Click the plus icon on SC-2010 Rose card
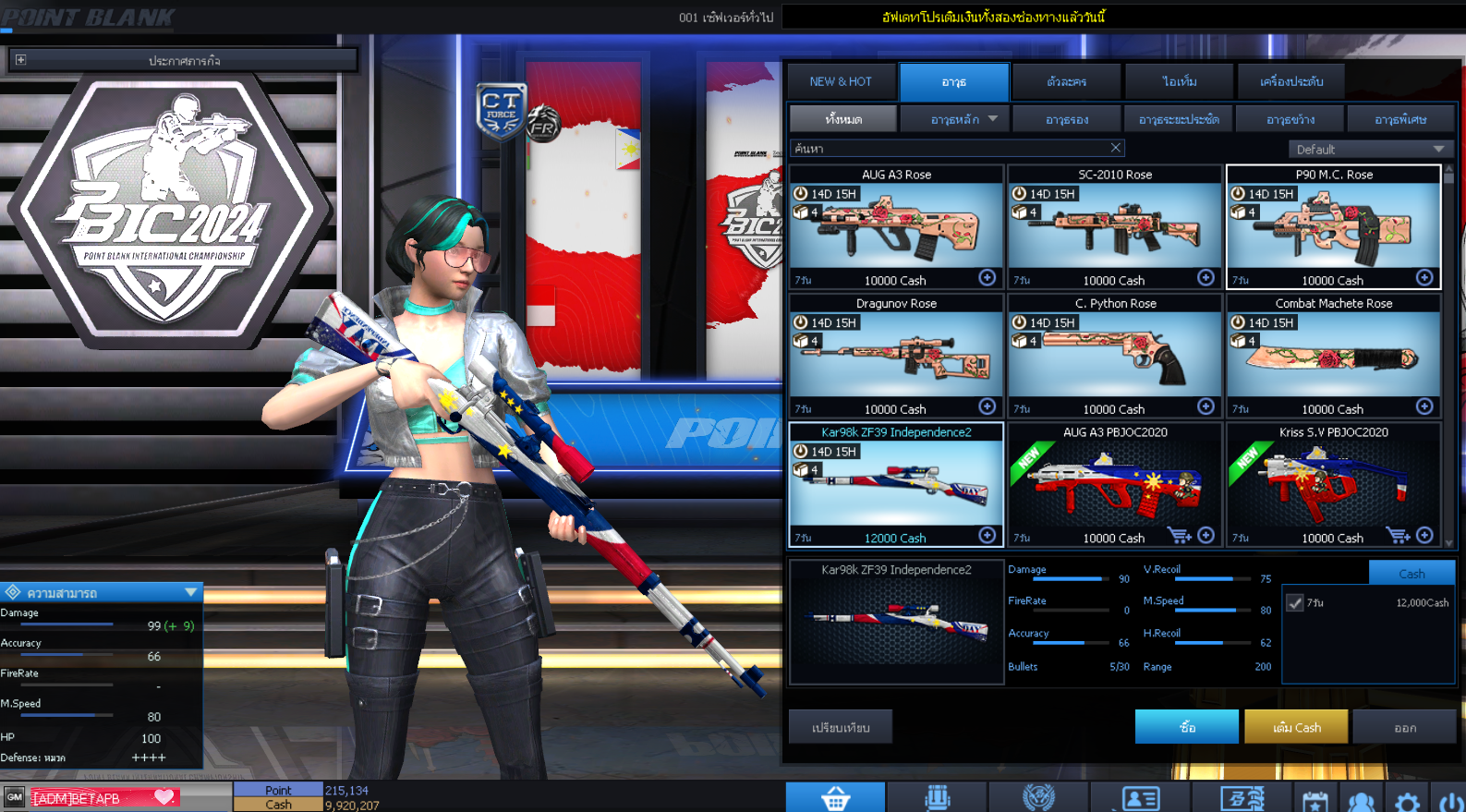Image resolution: width=1466 pixels, height=812 pixels. (1206, 277)
